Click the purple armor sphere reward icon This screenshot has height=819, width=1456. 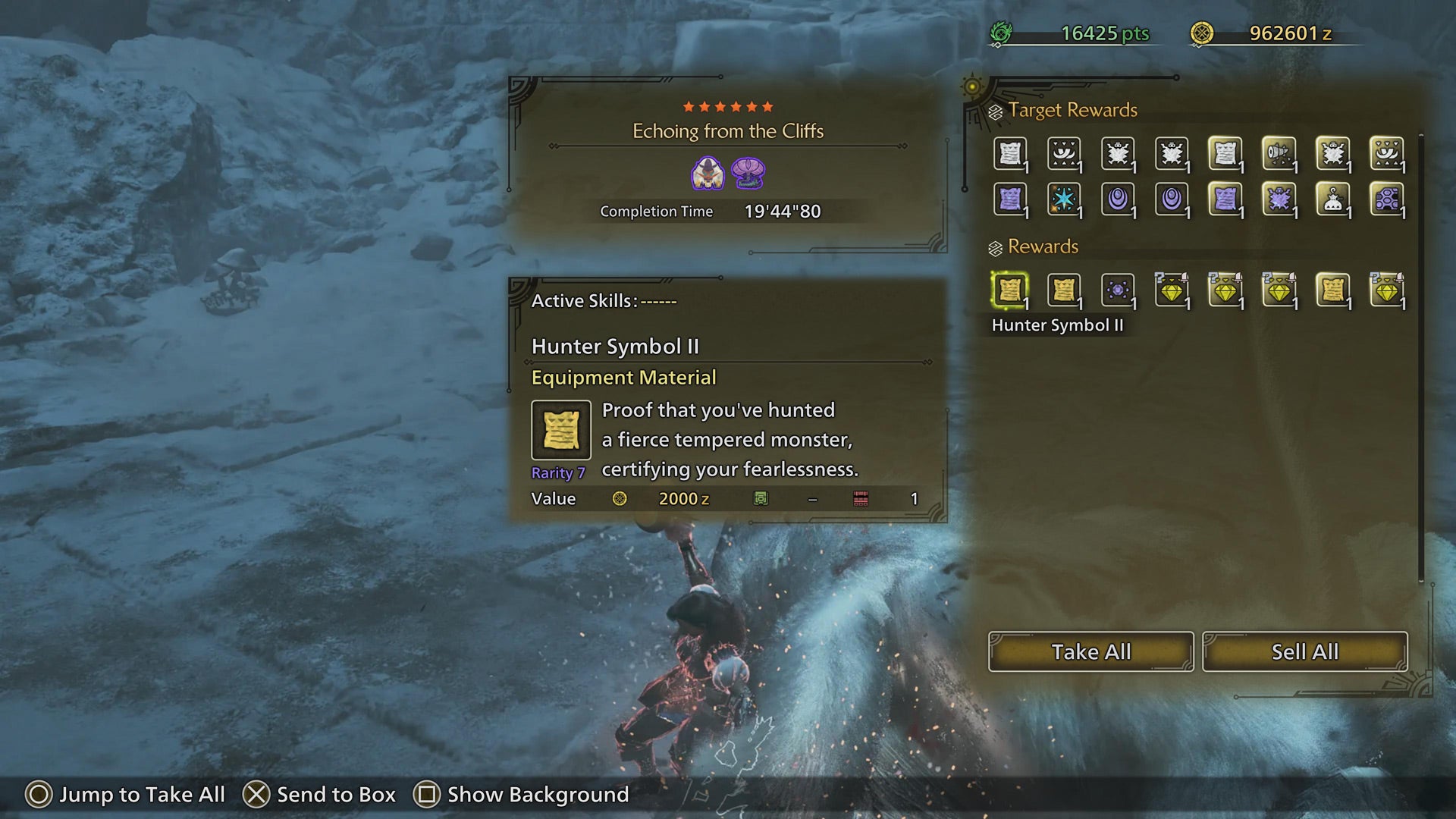tap(1119, 290)
